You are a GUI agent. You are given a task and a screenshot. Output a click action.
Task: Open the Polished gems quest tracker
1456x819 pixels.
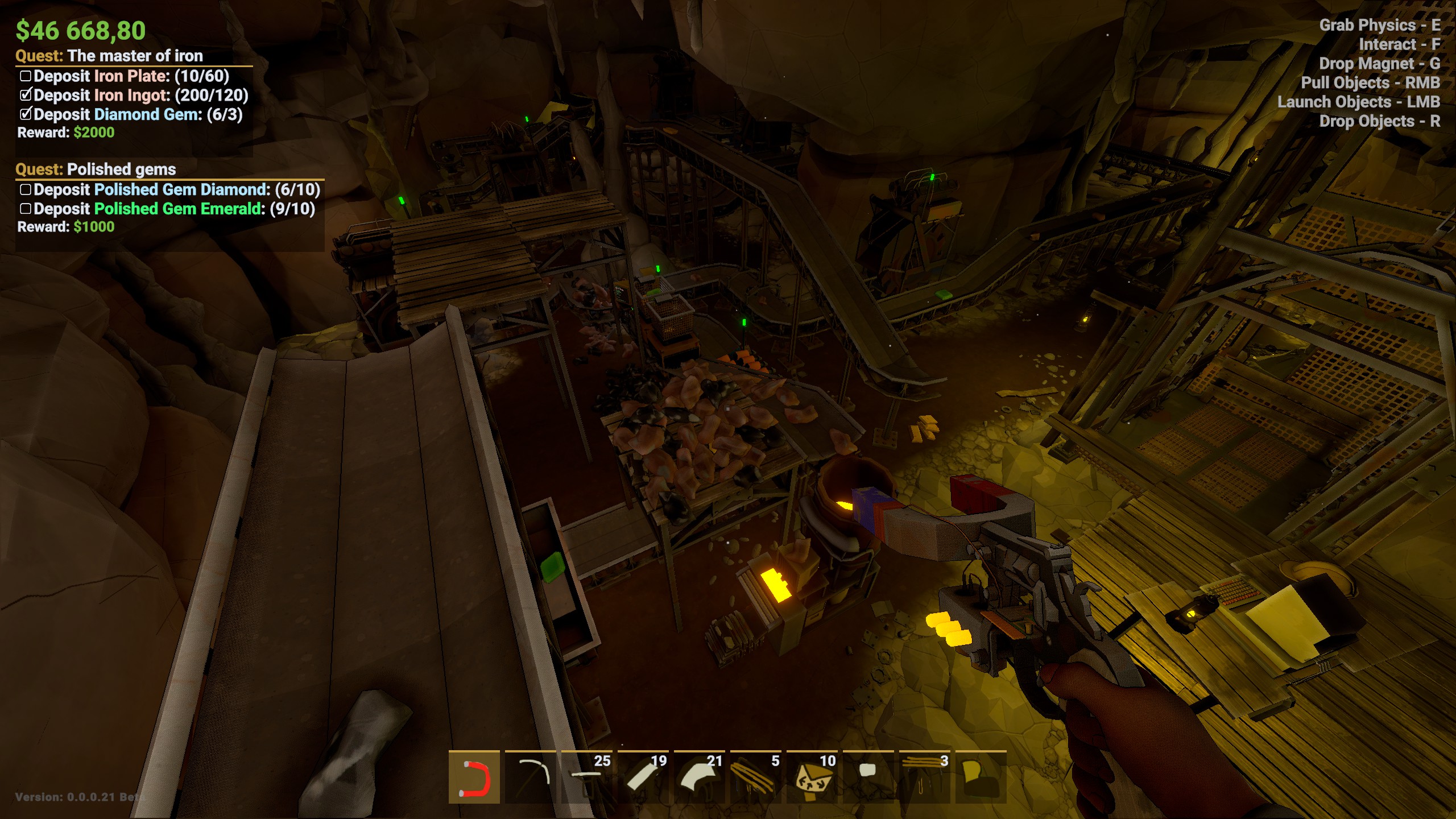click(x=121, y=169)
